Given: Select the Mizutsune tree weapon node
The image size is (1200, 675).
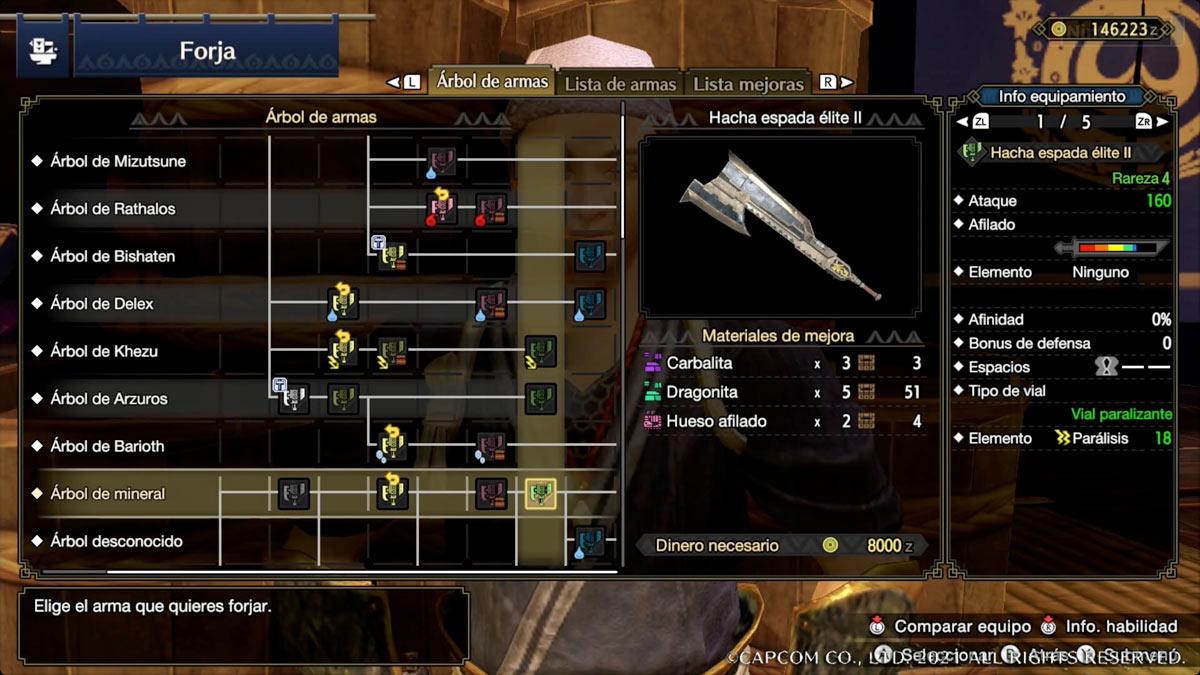Looking at the screenshot, I should [442, 161].
